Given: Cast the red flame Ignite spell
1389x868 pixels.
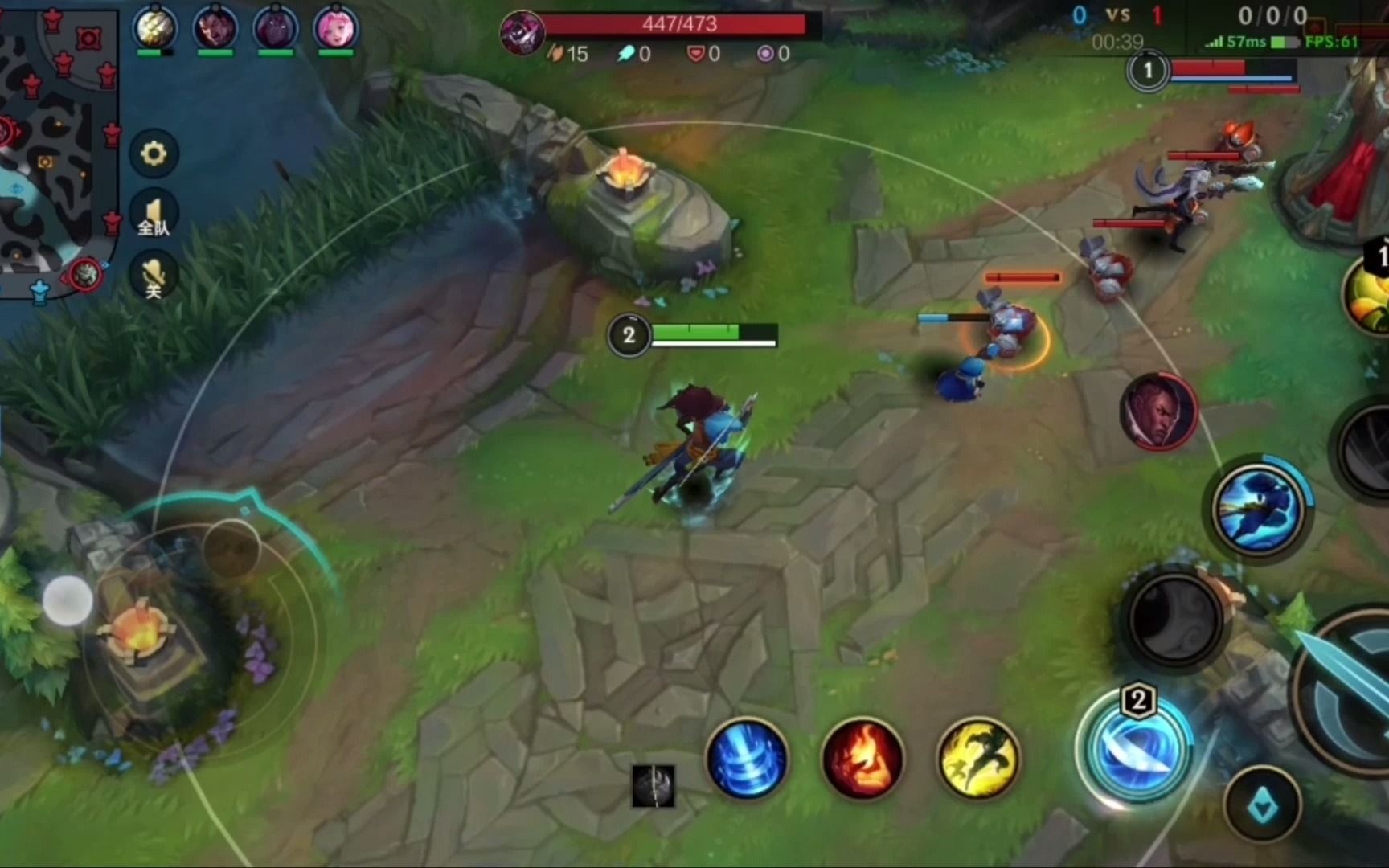Looking at the screenshot, I should point(862,759).
